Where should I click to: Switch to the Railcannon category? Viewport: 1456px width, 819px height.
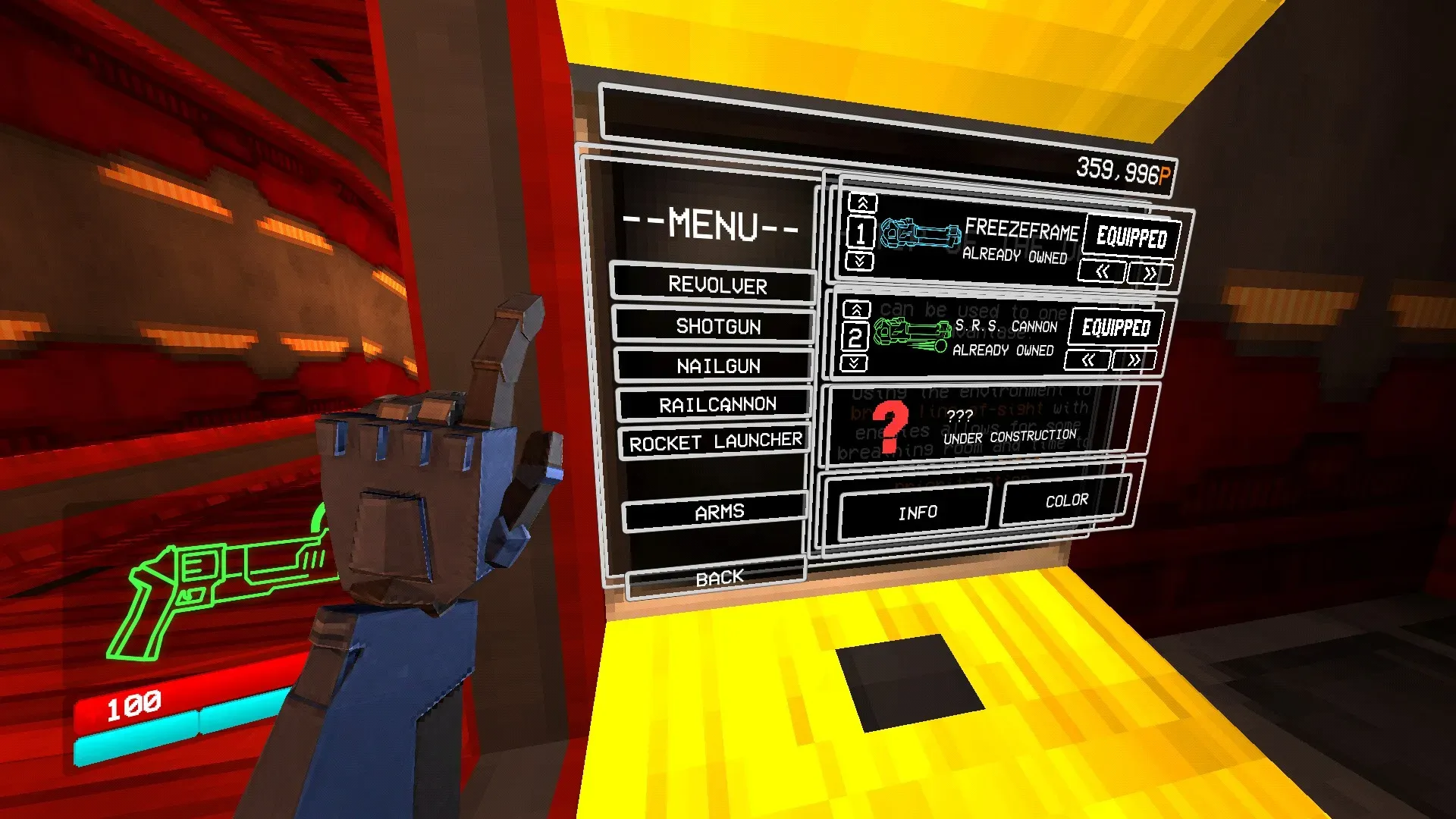tap(717, 405)
